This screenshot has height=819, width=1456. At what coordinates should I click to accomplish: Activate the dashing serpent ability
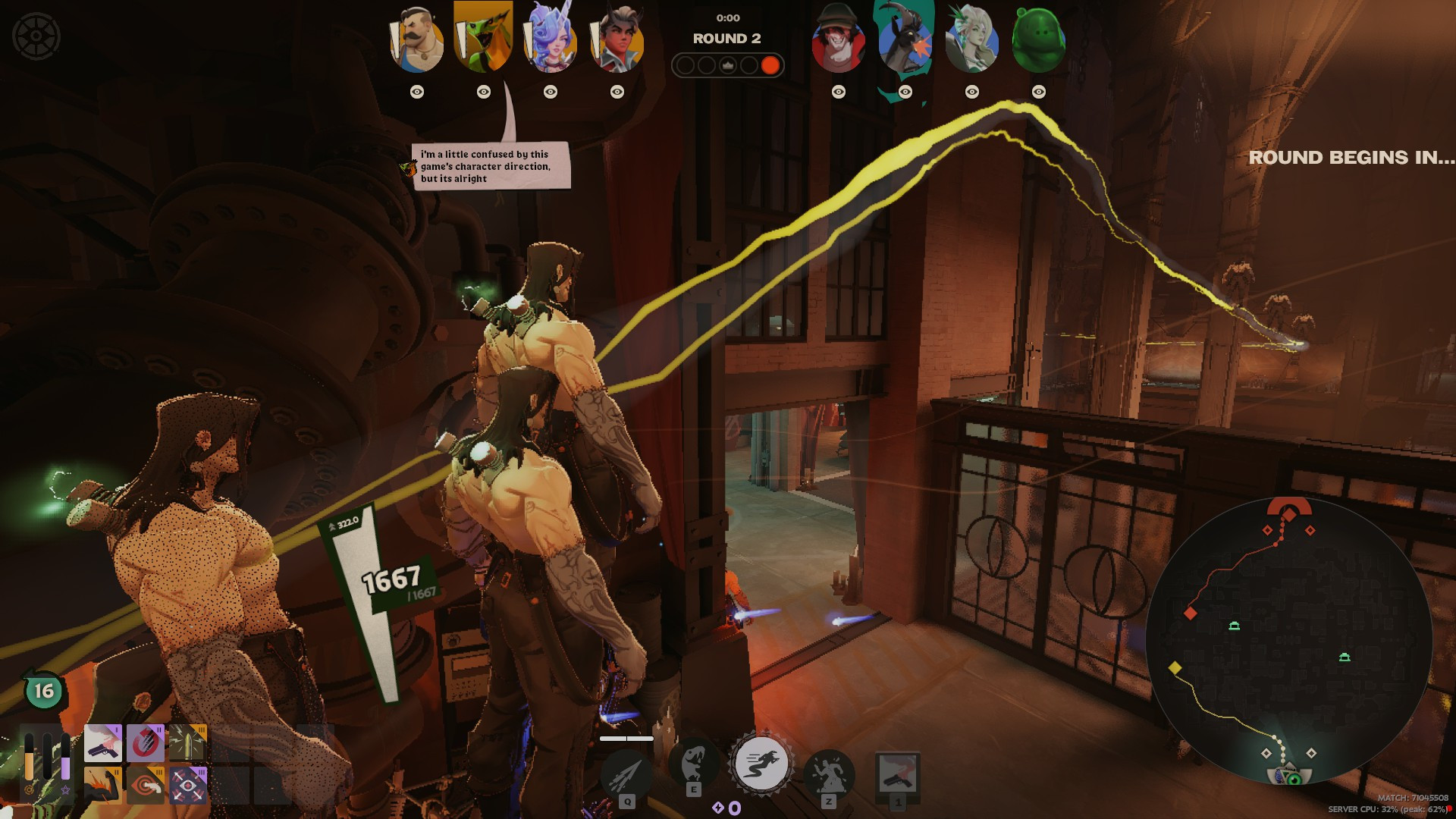[x=761, y=763]
